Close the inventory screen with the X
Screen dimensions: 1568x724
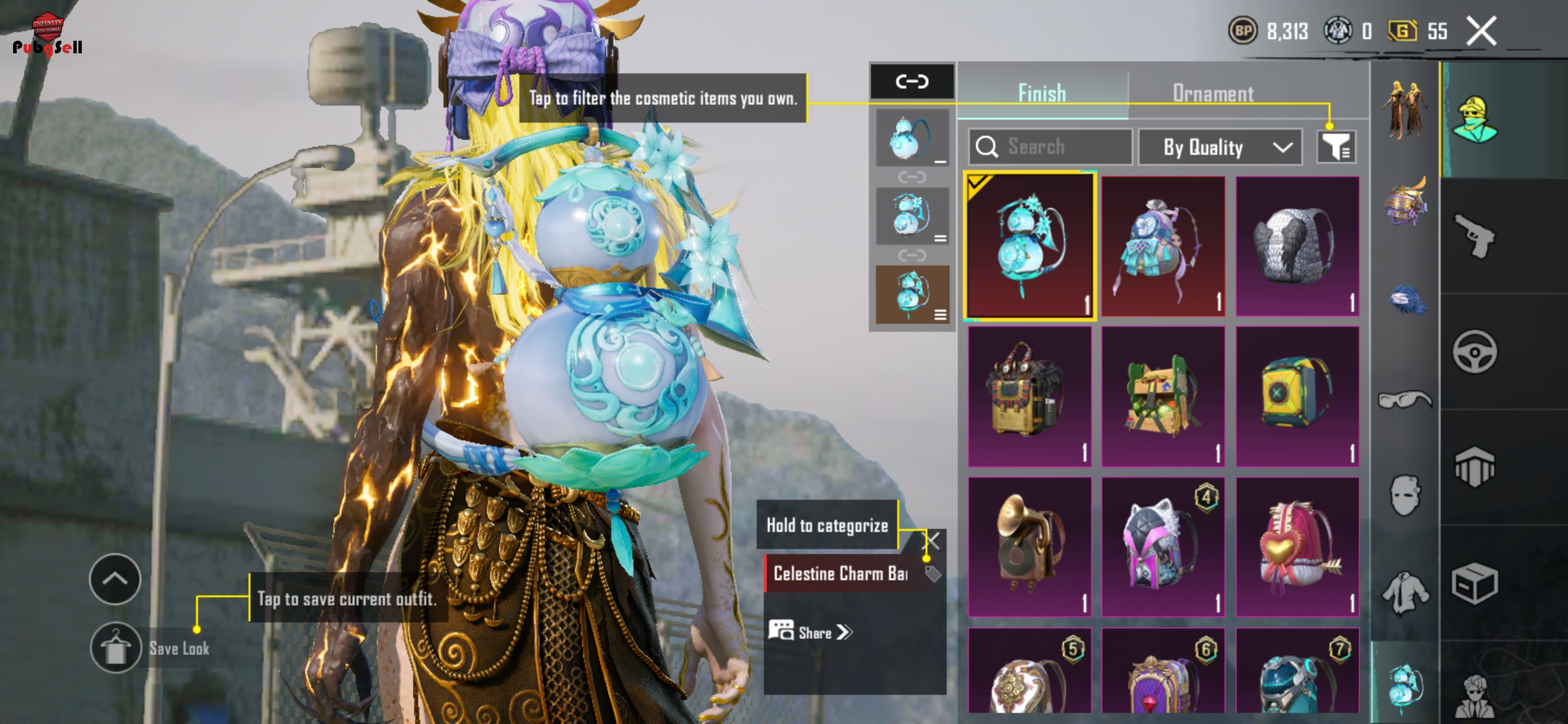[x=1481, y=31]
